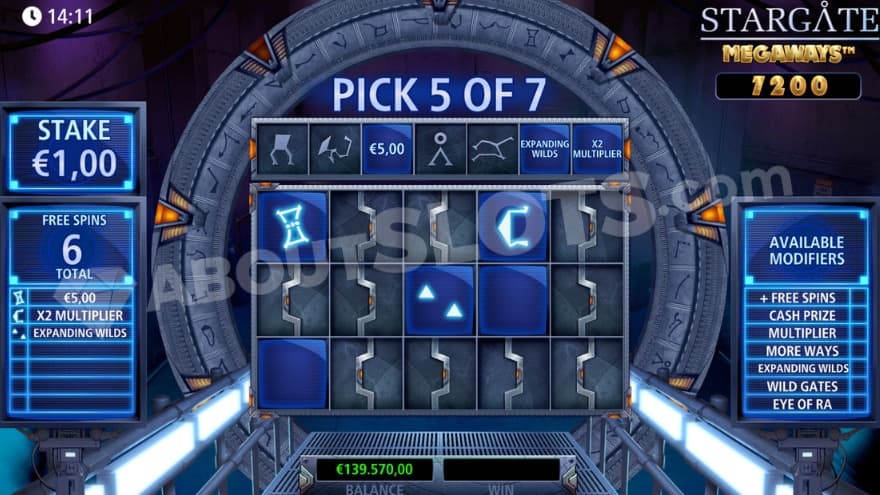Select the Wild Gates modifier row

coord(805,386)
